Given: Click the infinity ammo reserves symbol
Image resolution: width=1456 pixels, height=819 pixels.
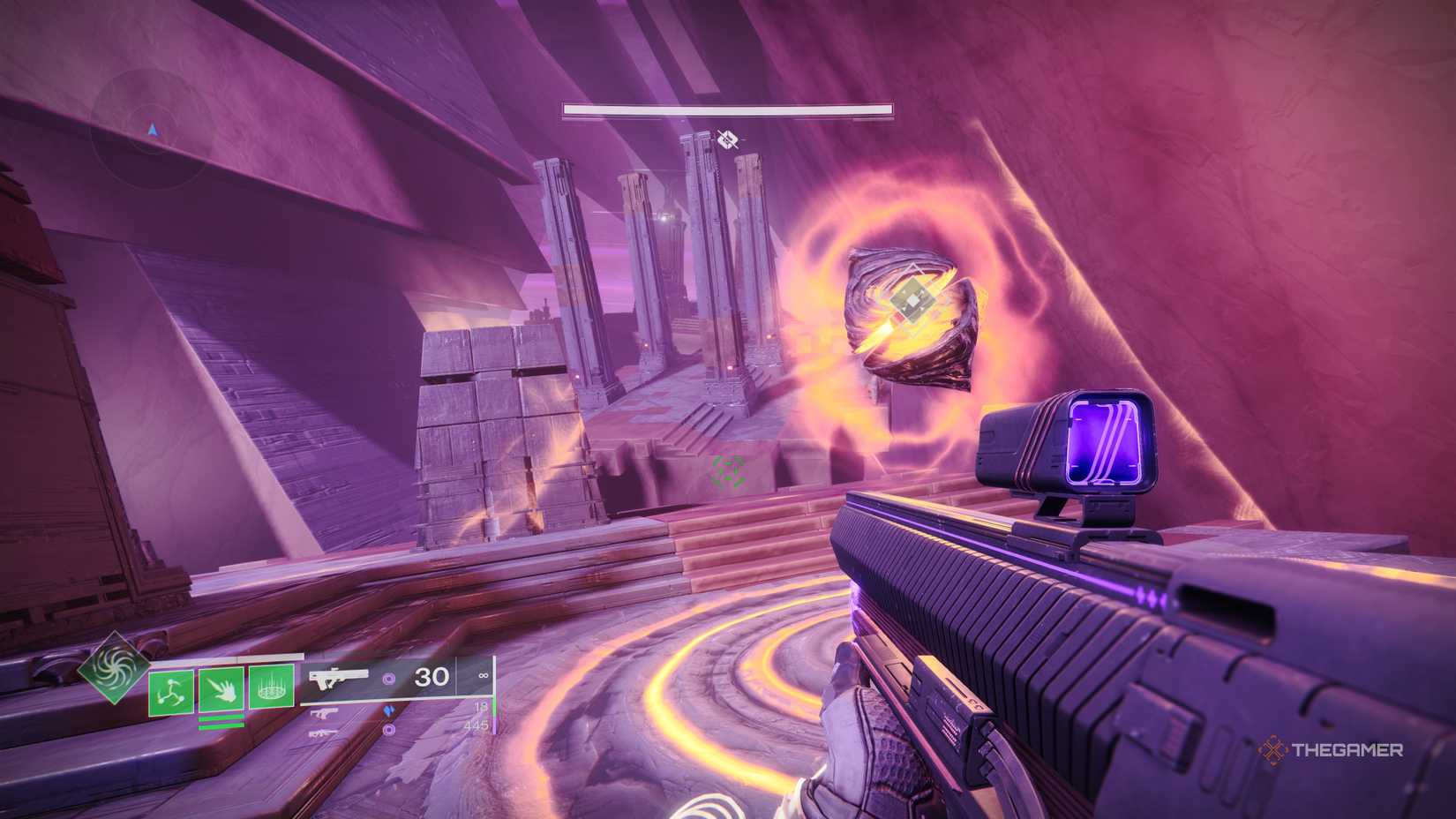Looking at the screenshot, I should point(484,675).
